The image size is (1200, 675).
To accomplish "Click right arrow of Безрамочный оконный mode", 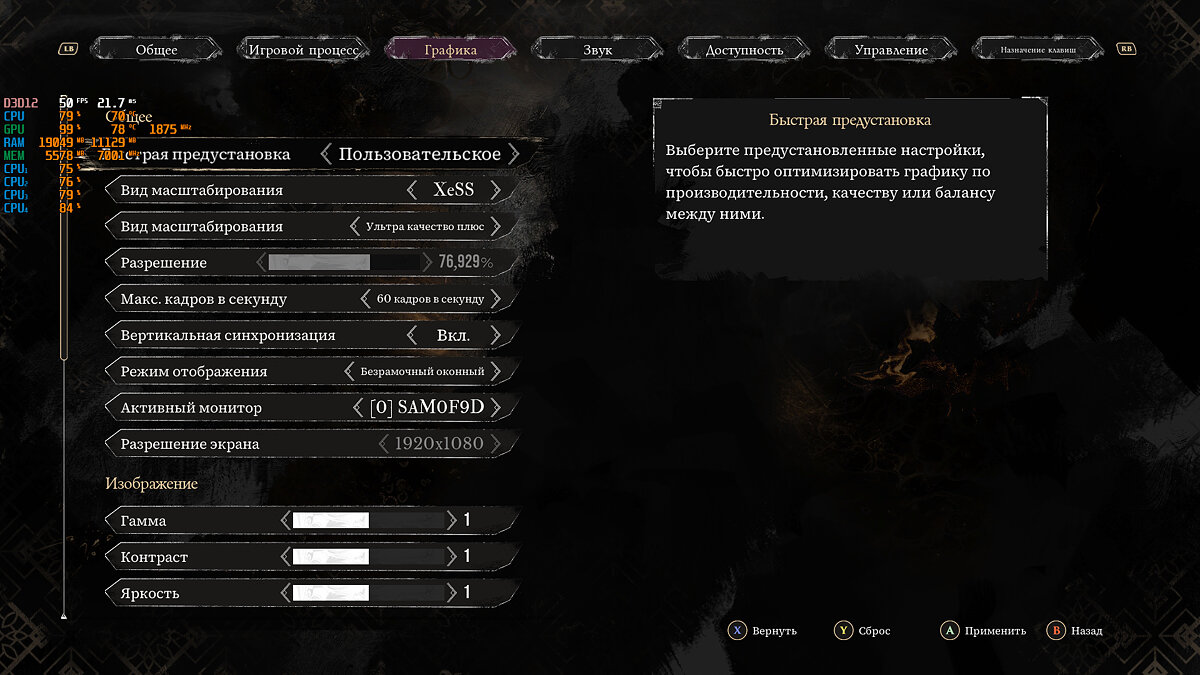I will click(495, 371).
